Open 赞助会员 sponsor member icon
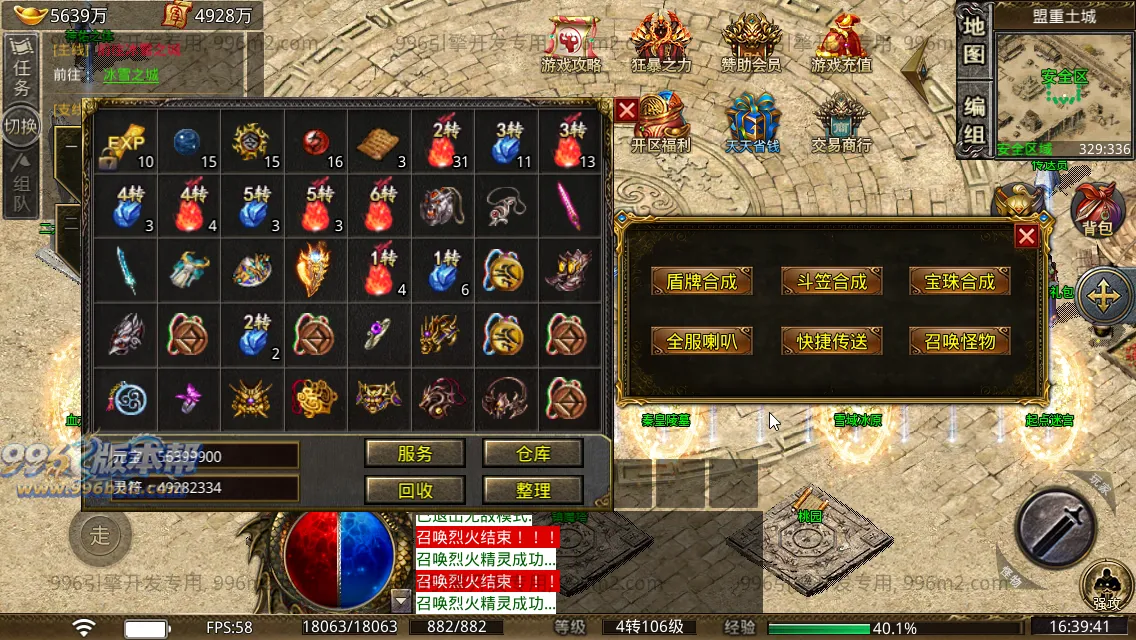Image resolution: width=1136 pixels, height=640 pixels. click(x=750, y=44)
